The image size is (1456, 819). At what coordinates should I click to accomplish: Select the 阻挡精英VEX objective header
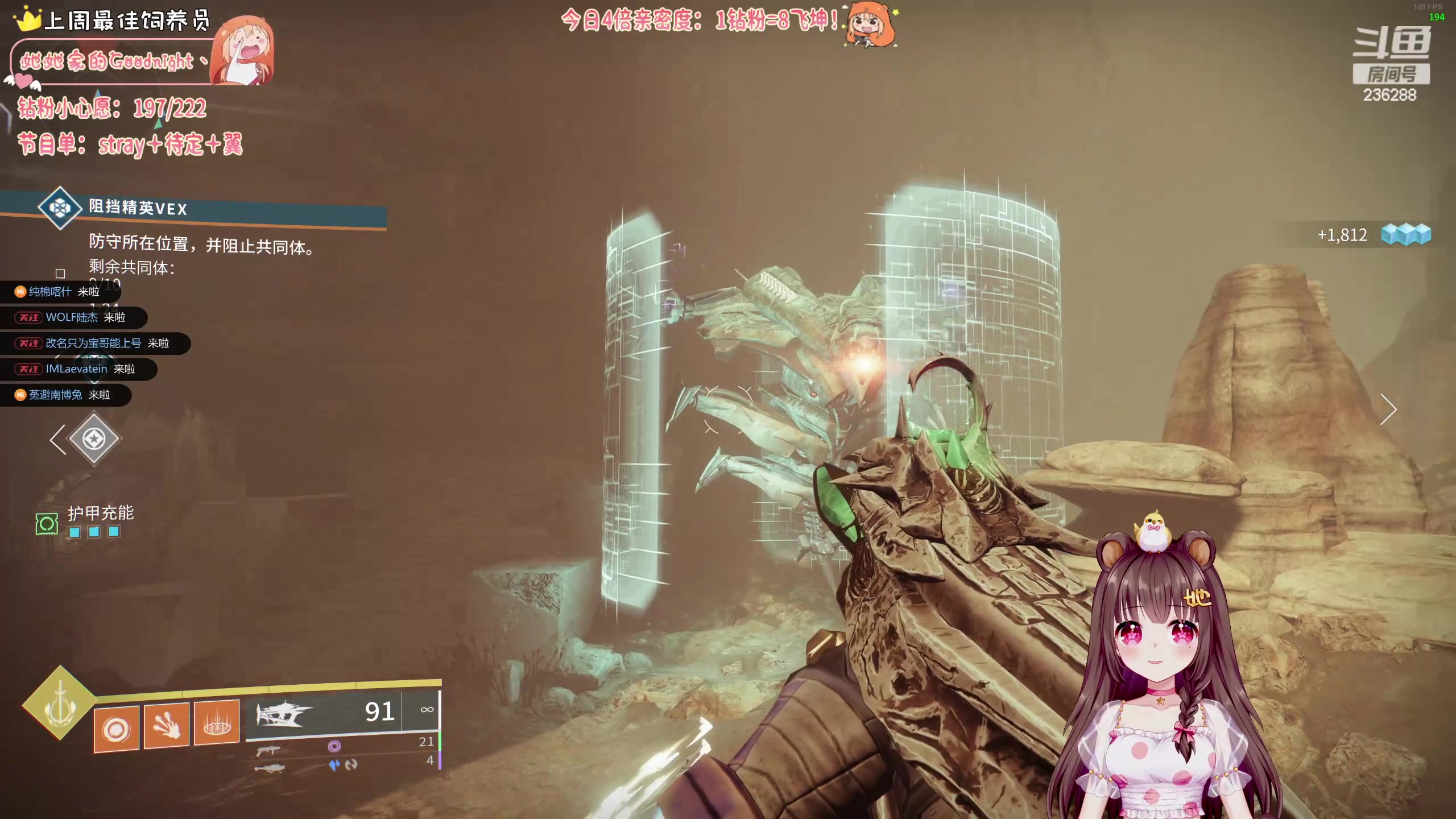click(138, 208)
